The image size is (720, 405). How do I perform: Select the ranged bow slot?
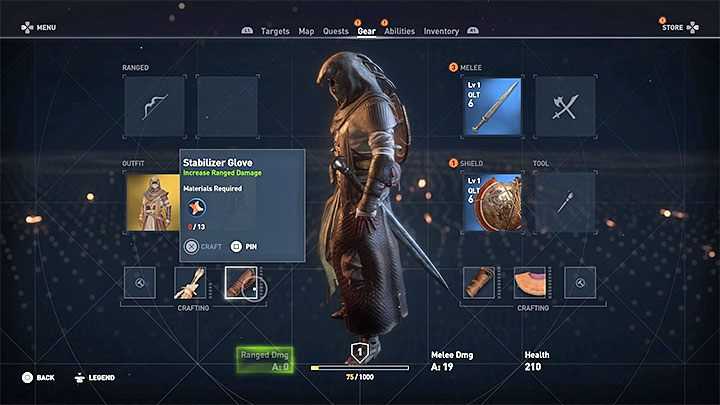pos(154,106)
